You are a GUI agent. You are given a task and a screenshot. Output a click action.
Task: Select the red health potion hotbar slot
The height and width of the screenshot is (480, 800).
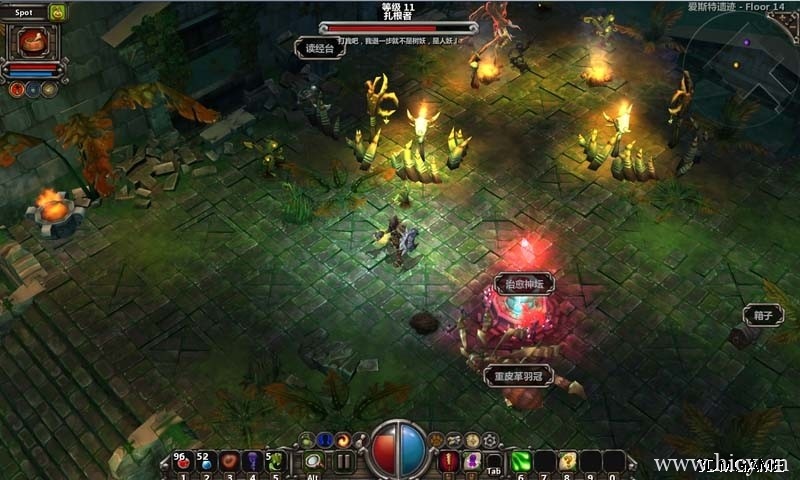coord(182,462)
